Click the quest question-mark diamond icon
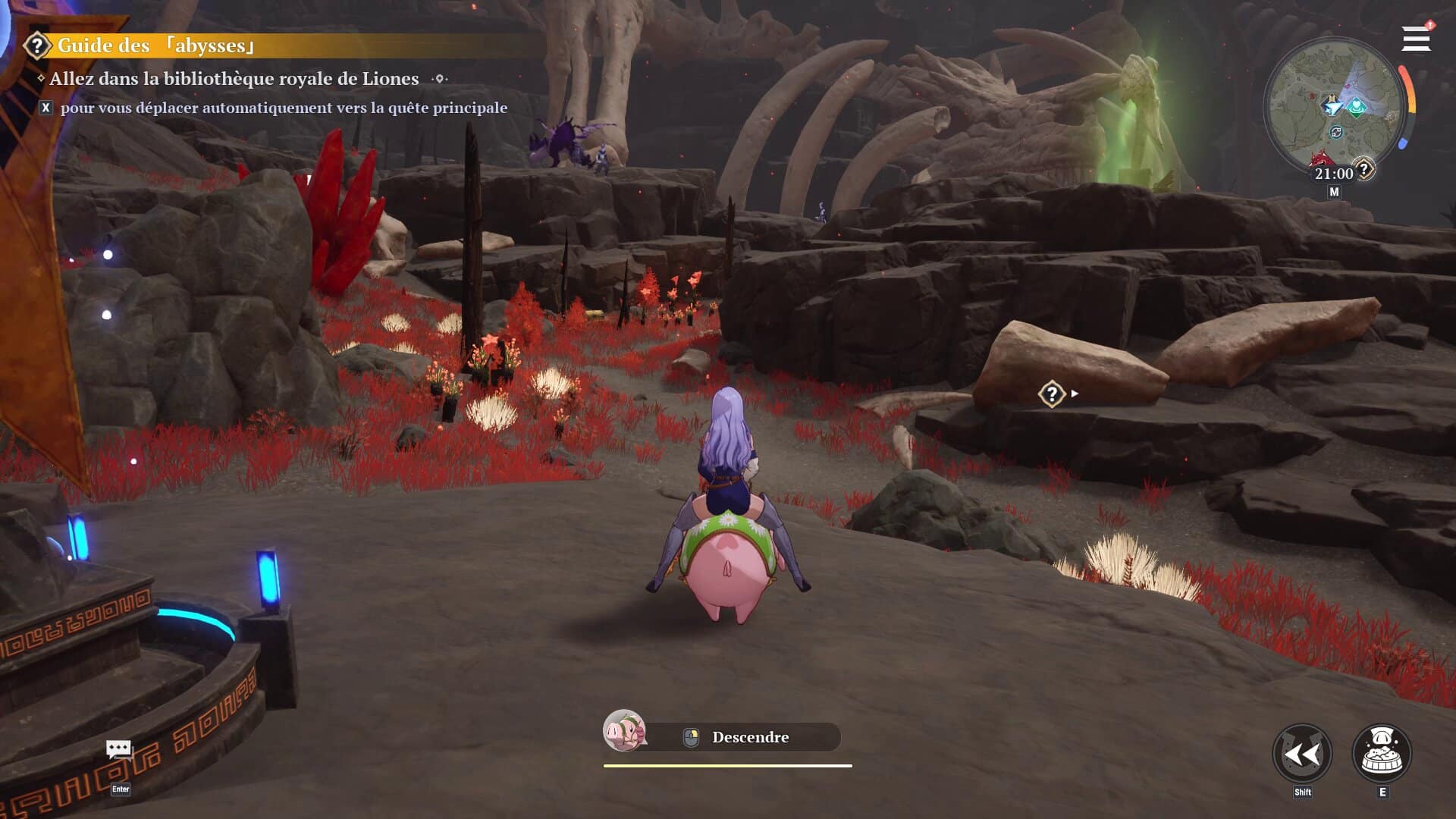Screen dimensions: 1456x819 click(1052, 394)
